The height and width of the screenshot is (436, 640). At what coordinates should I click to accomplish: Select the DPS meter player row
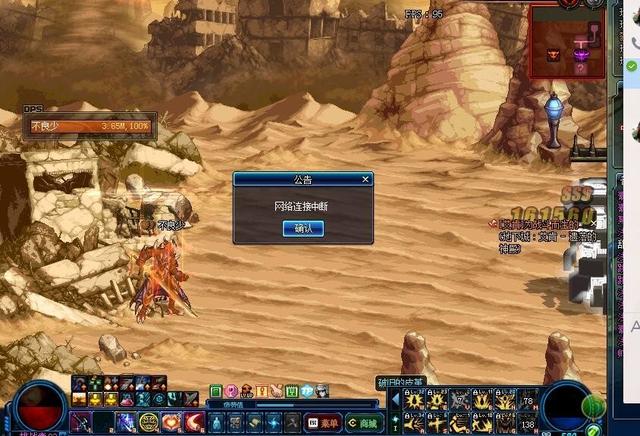(x=90, y=127)
